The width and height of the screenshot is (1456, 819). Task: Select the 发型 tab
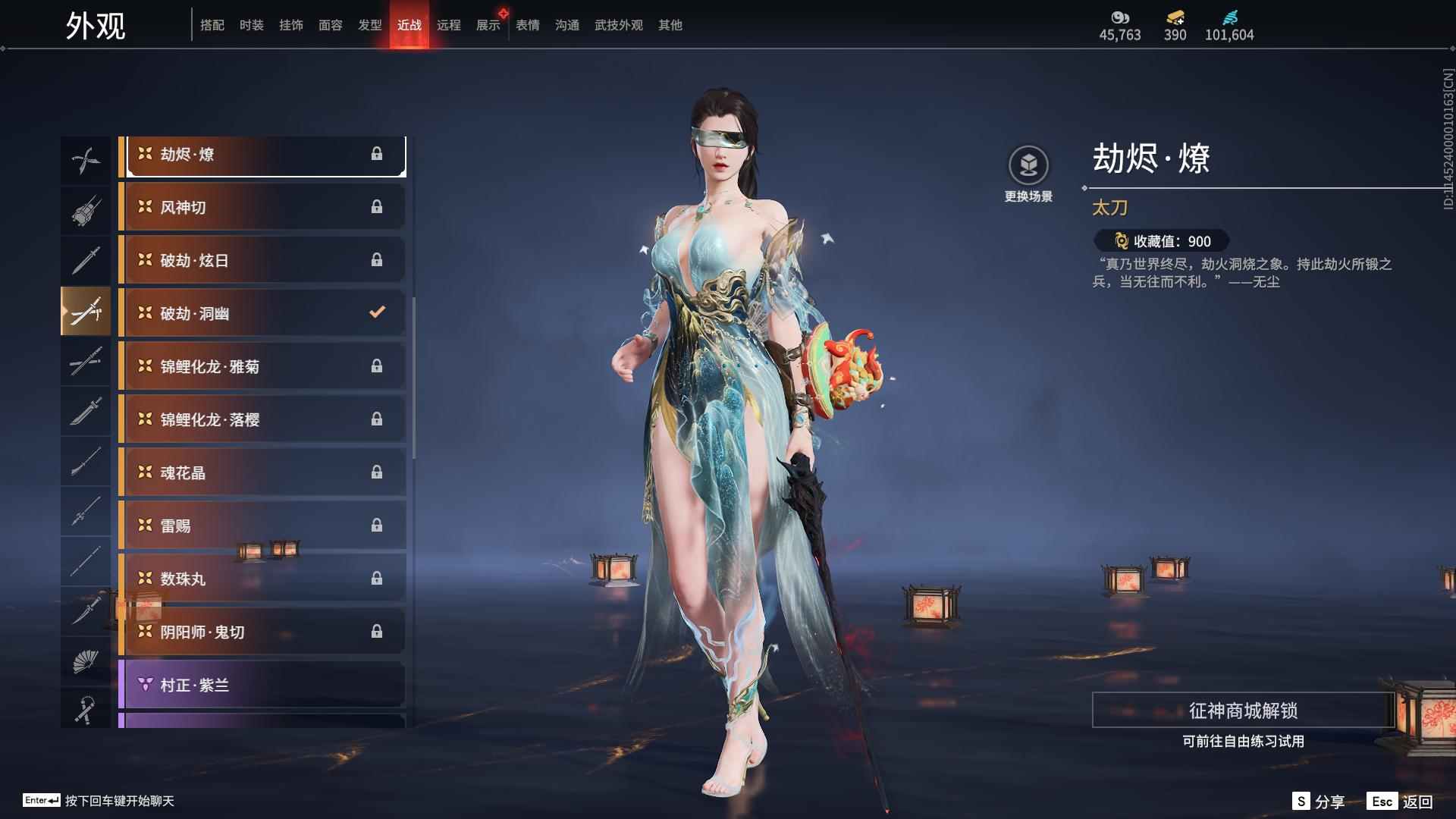point(369,25)
